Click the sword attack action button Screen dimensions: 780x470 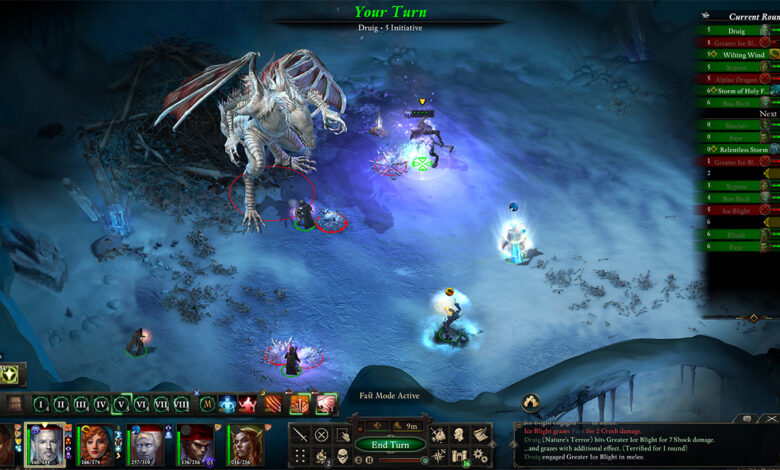pos(300,434)
